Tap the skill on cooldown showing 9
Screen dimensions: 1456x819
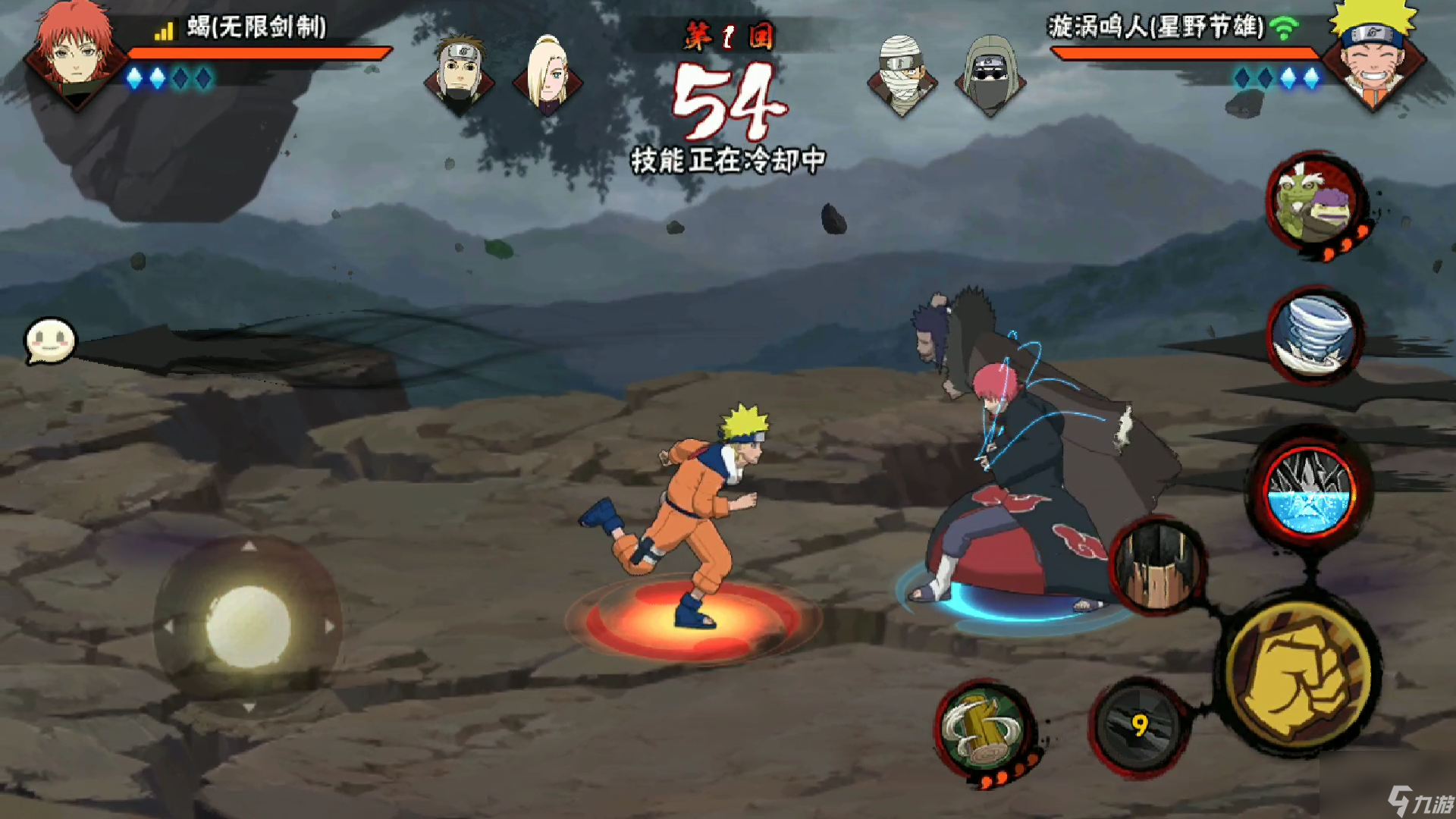point(1138,726)
